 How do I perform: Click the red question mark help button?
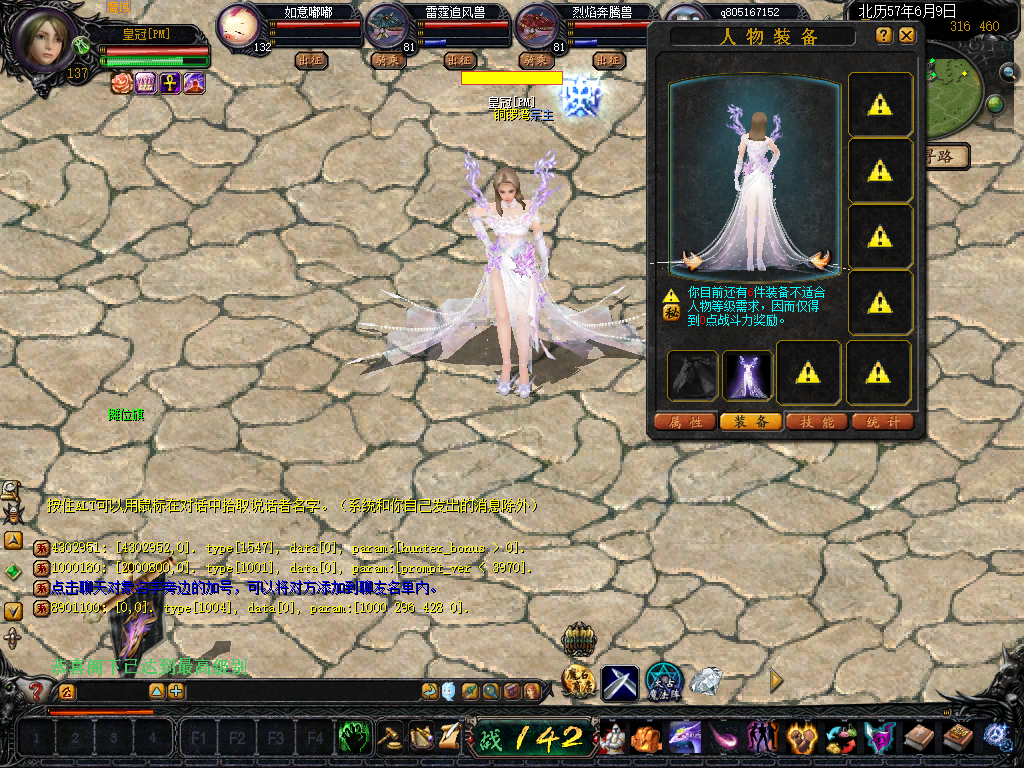[36, 691]
